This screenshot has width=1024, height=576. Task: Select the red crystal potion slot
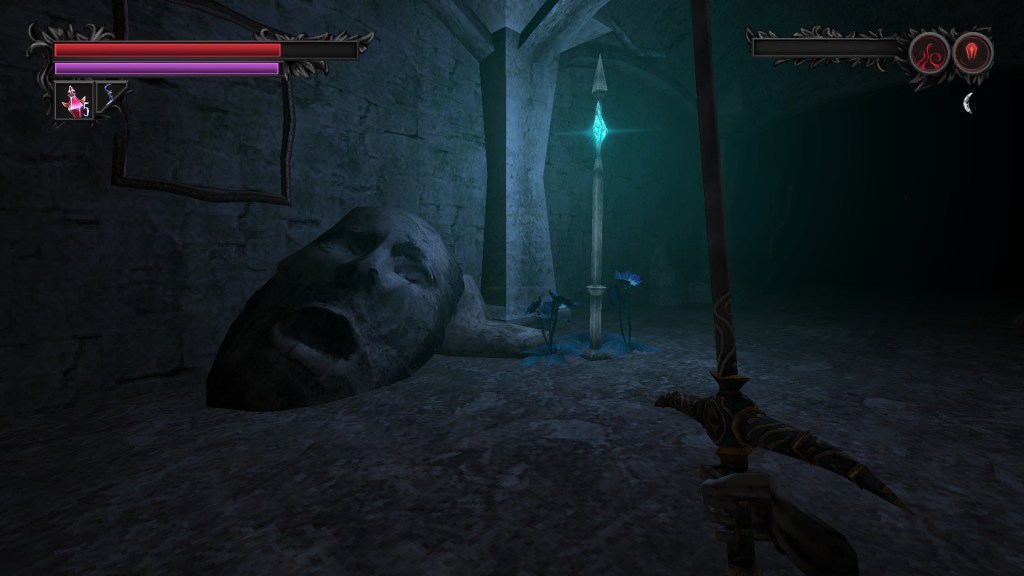coord(73,100)
